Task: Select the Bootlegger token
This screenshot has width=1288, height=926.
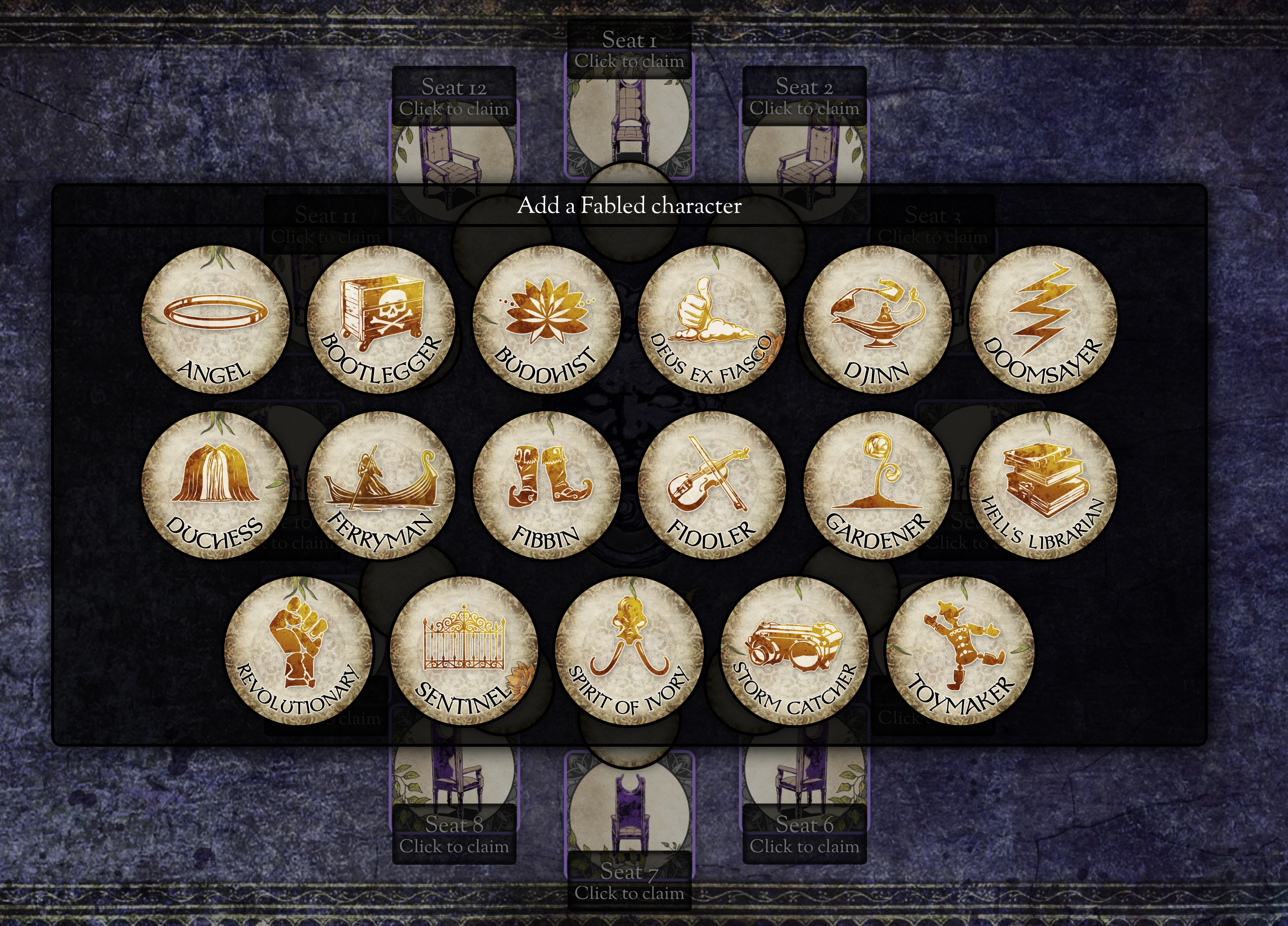Action: tap(381, 319)
